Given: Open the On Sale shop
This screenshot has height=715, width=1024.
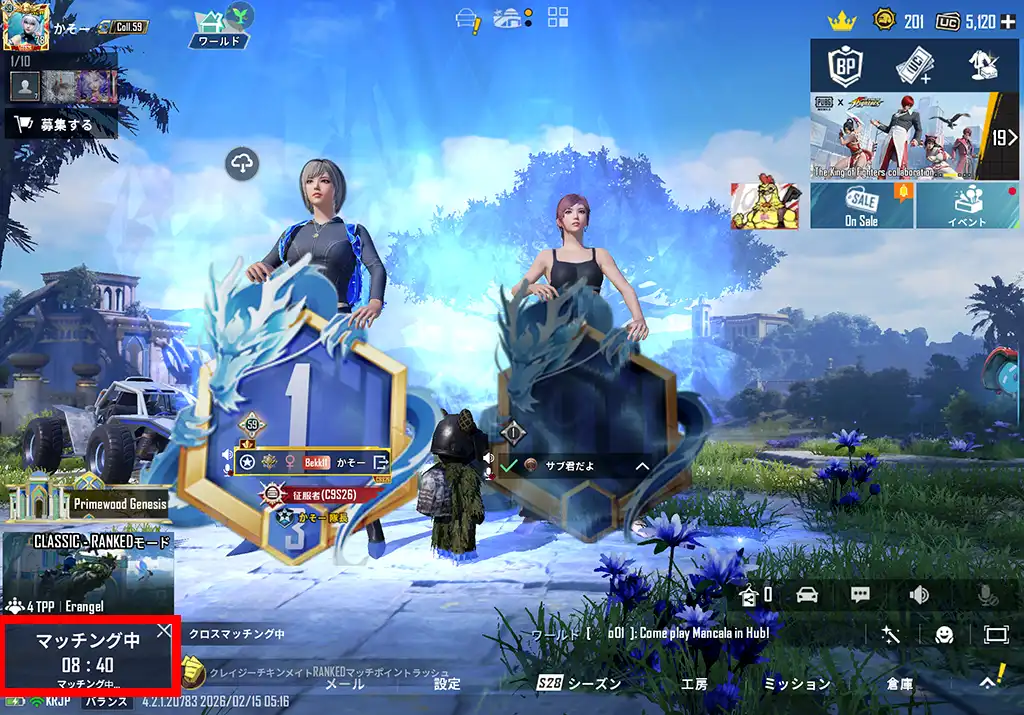Looking at the screenshot, I should [x=861, y=205].
